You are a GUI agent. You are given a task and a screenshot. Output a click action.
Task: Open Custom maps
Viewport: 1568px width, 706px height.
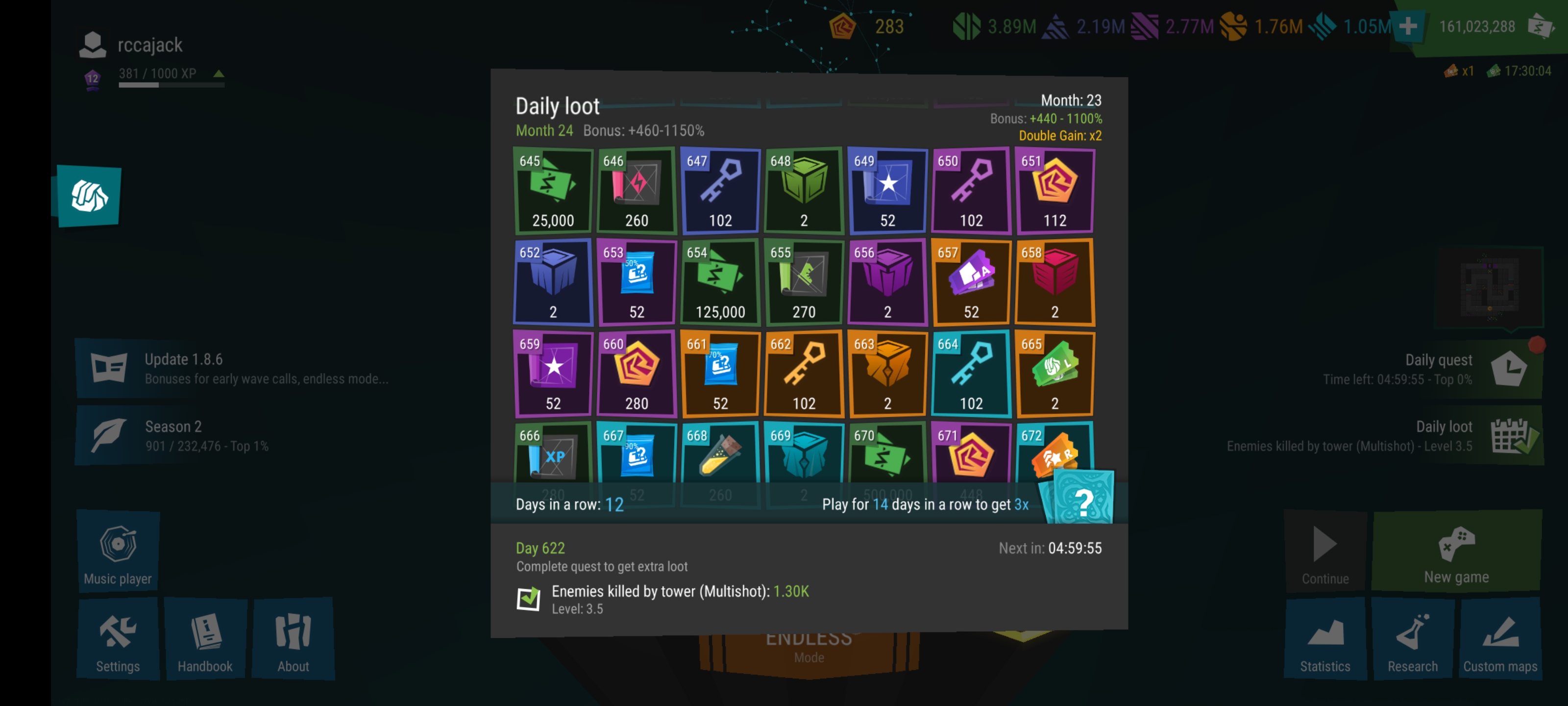[1500, 640]
